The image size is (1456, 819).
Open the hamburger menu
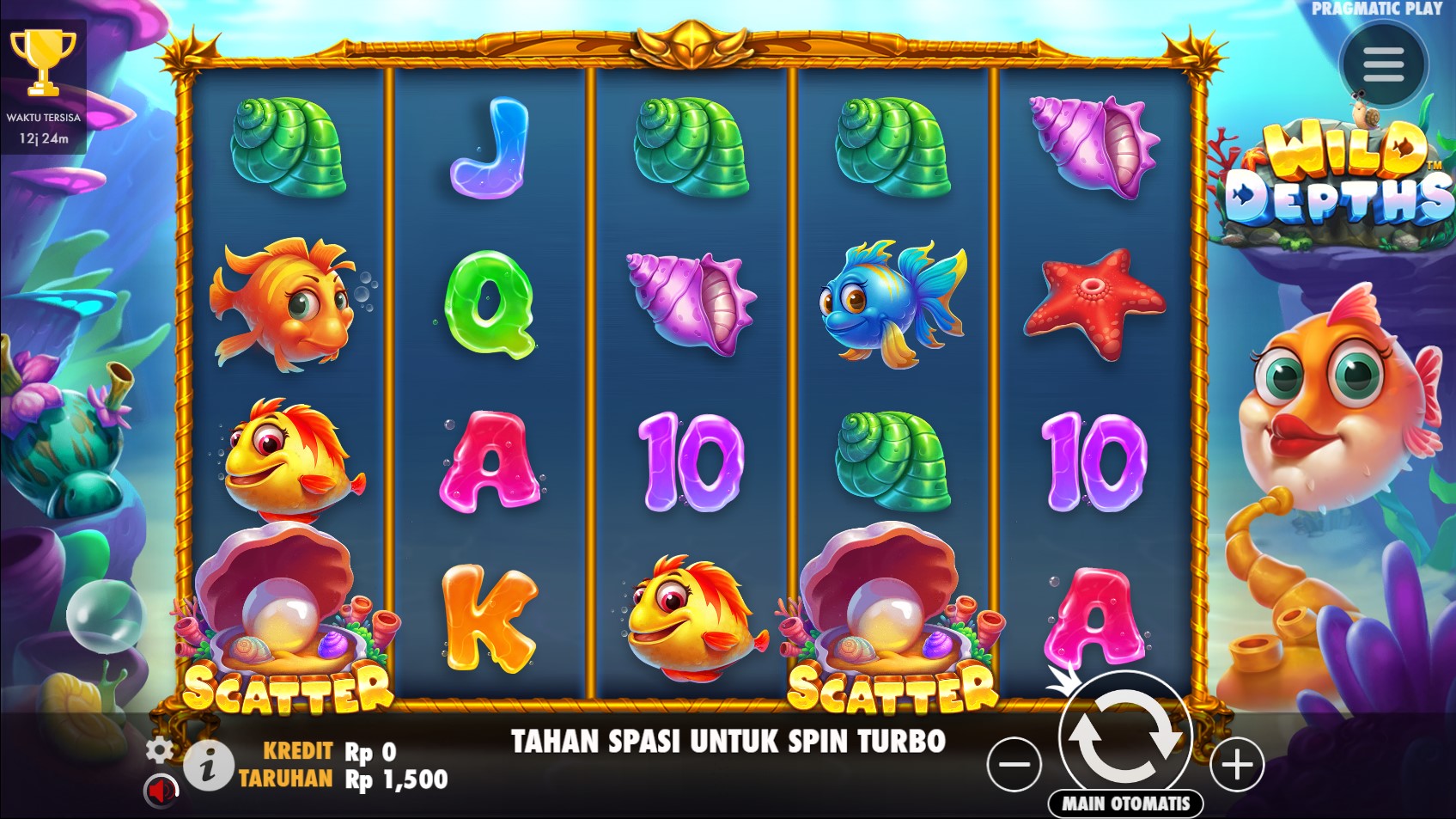click(x=1382, y=64)
